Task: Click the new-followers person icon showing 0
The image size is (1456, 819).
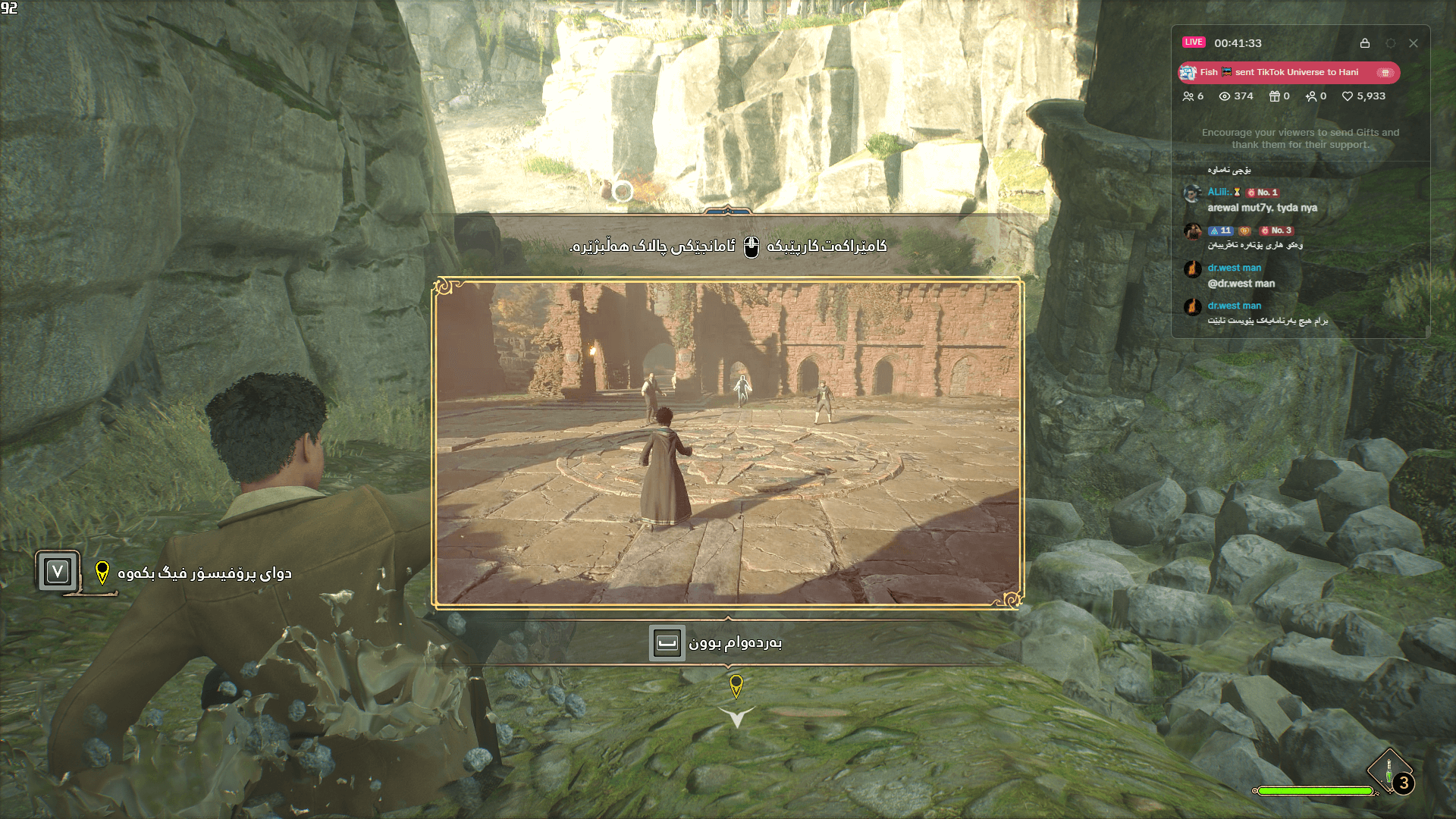Action: tap(1312, 96)
